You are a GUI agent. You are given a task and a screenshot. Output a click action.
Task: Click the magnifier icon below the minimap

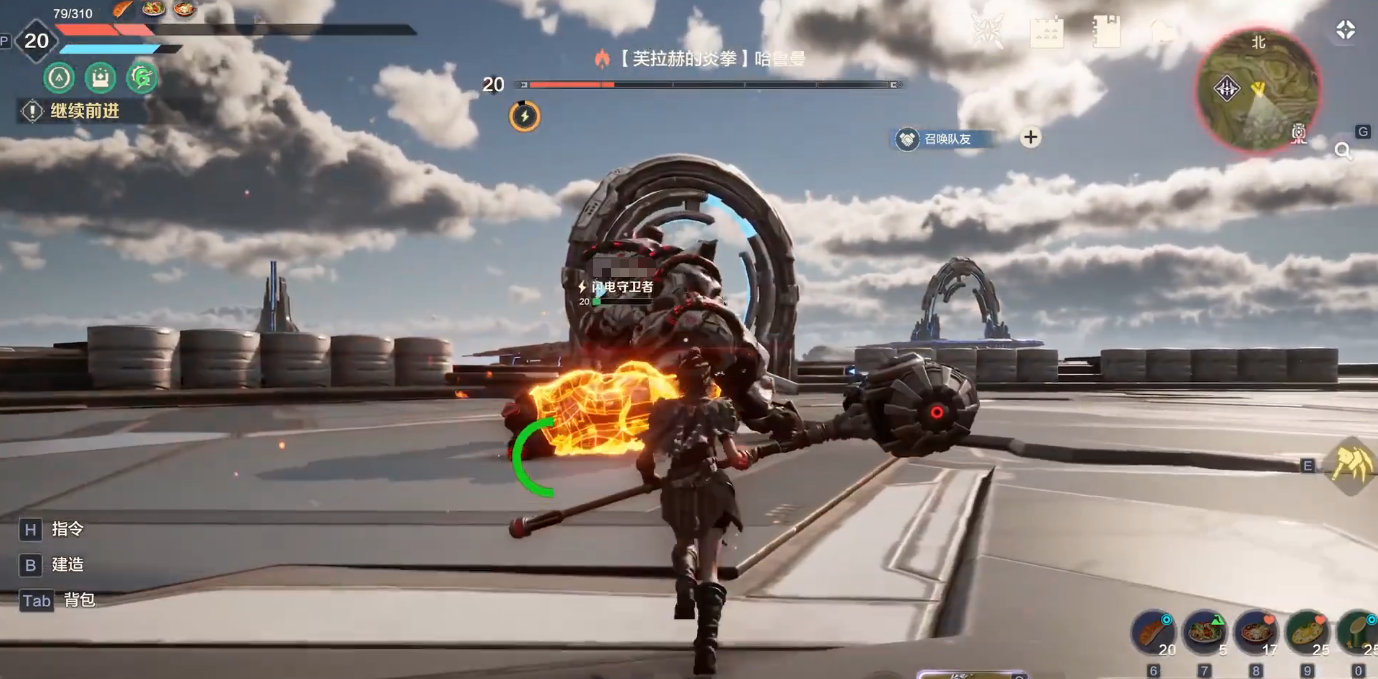[x=1343, y=152]
